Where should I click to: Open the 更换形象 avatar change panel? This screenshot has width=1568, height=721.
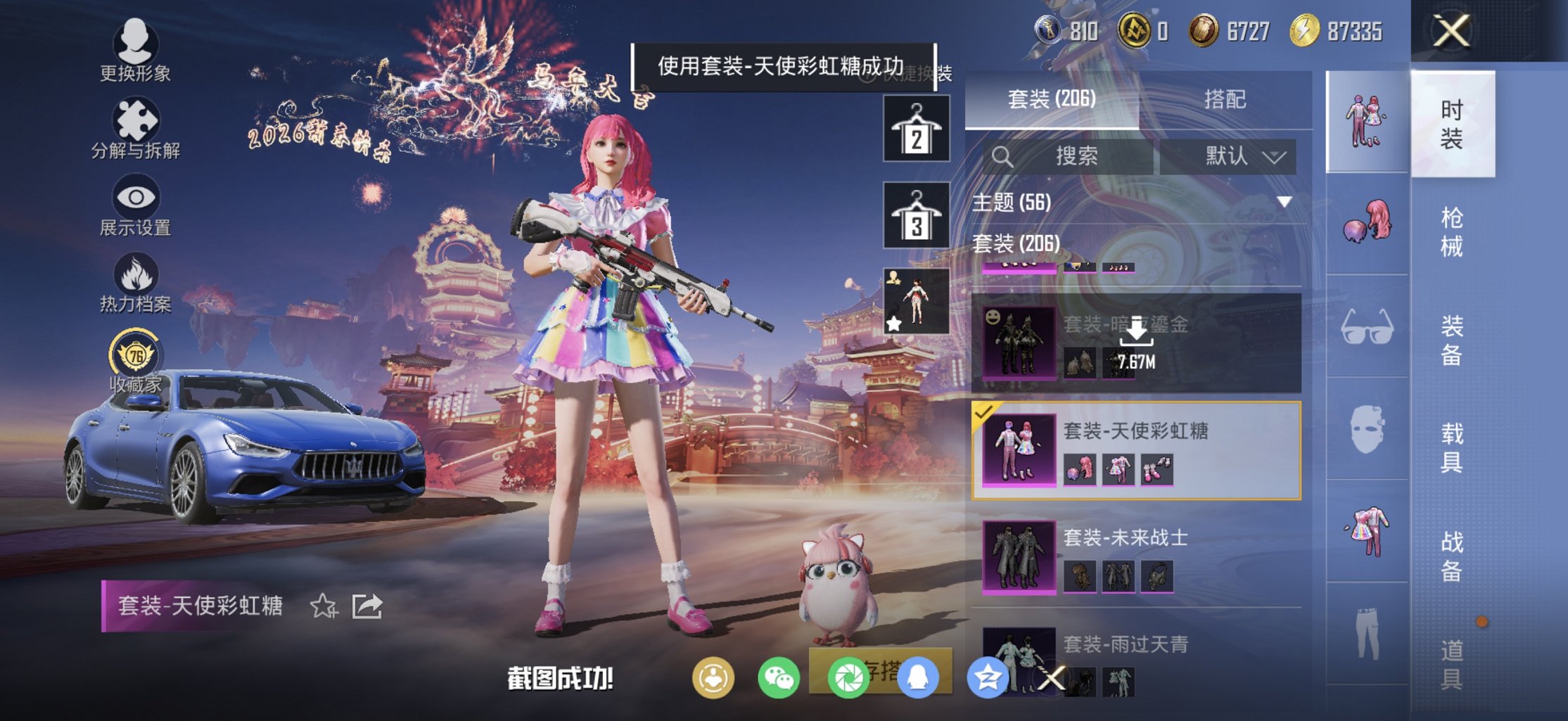[138, 44]
